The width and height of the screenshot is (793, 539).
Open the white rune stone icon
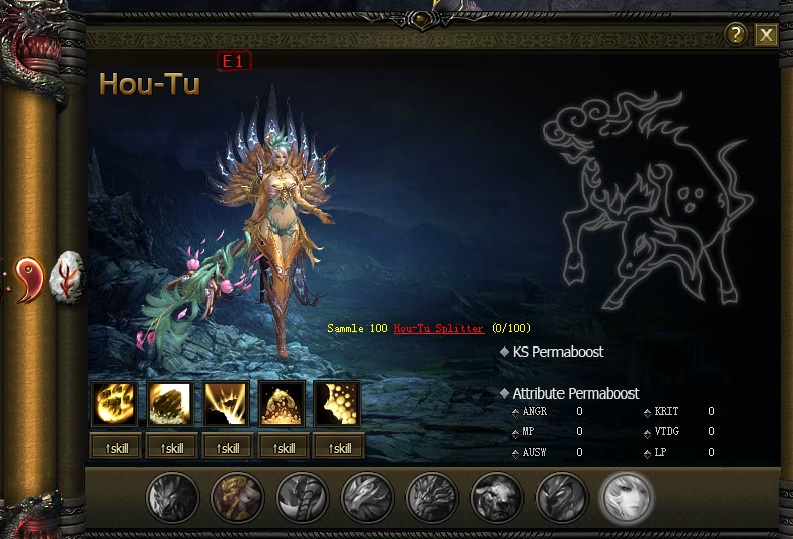pyautogui.click(x=68, y=275)
